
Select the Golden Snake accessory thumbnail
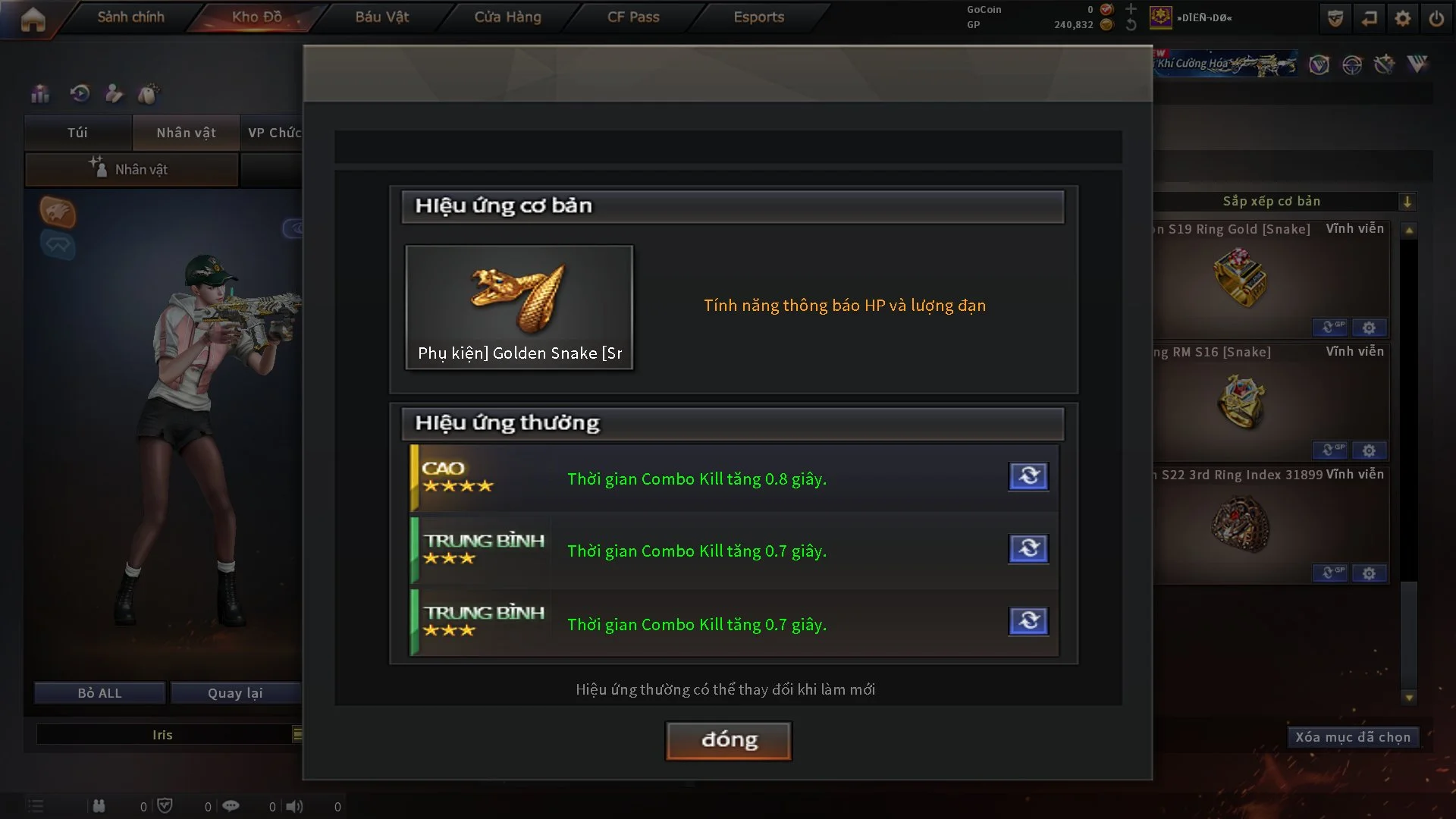pos(519,307)
